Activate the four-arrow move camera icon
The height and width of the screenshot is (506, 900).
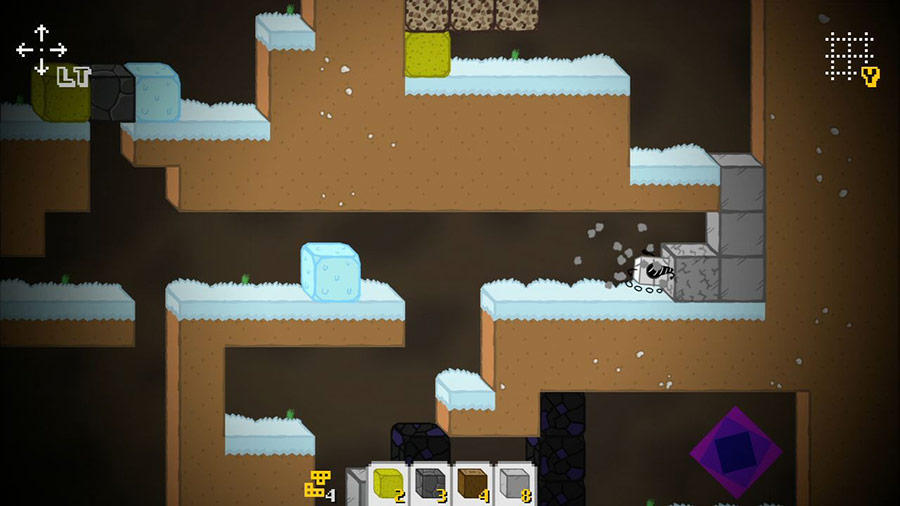[41, 49]
